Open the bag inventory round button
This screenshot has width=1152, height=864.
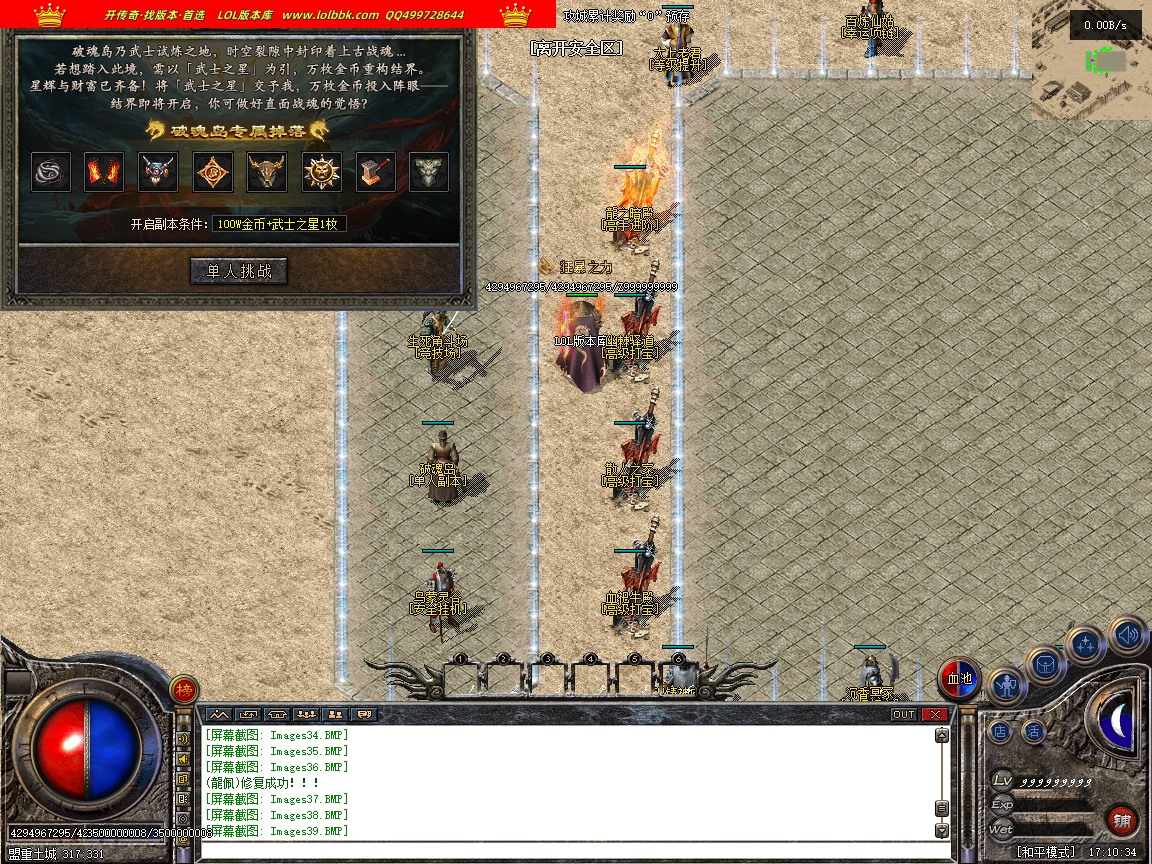(1046, 664)
